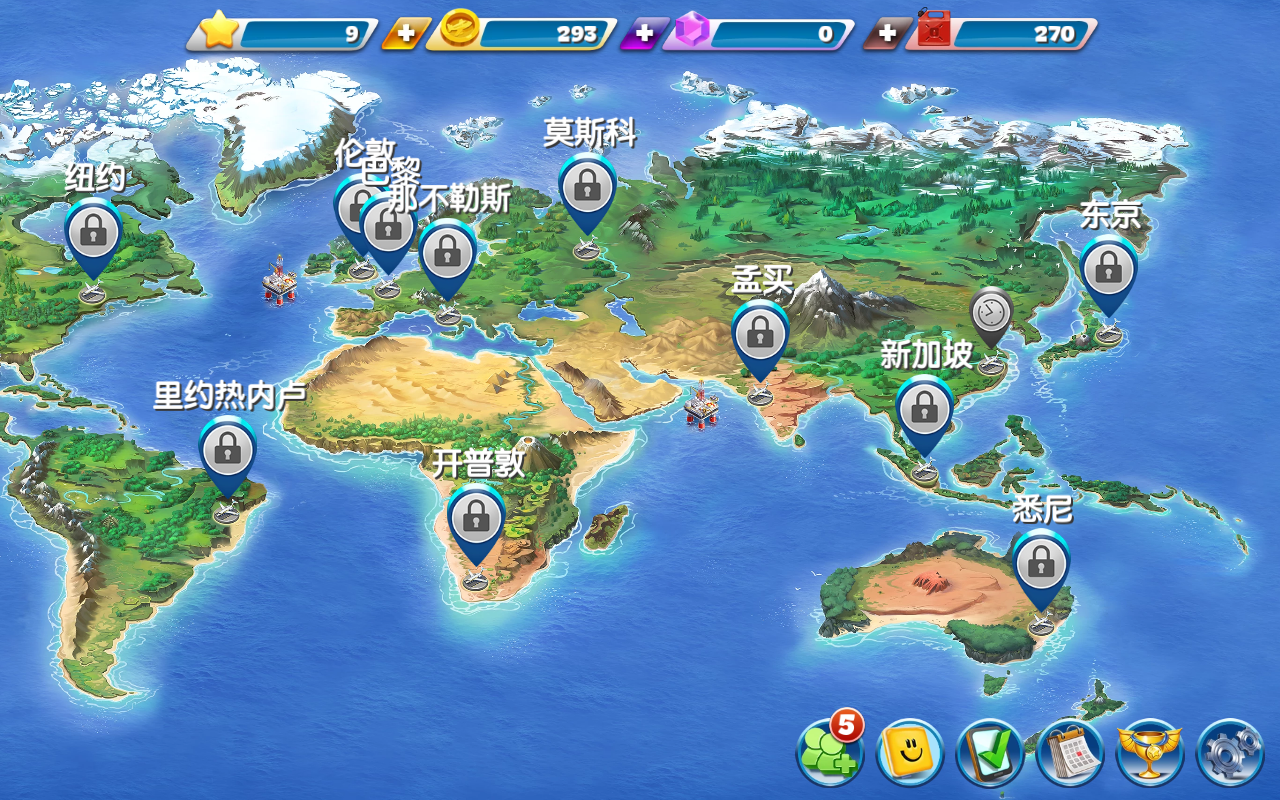The width and height of the screenshot is (1280, 800).
Task: Select the locked 开普敦 marker
Action: click(476, 518)
